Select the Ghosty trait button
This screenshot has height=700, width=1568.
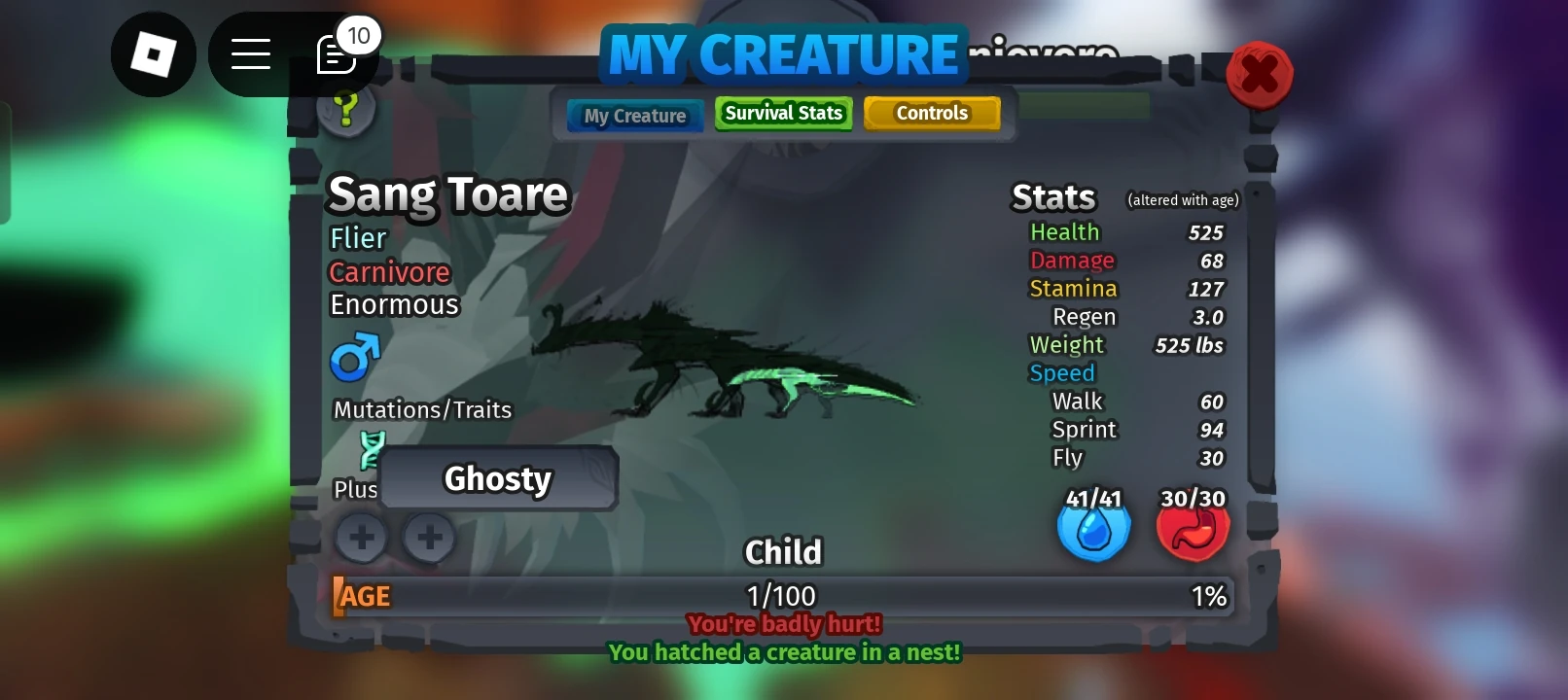pyautogui.click(x=498, y=478)
